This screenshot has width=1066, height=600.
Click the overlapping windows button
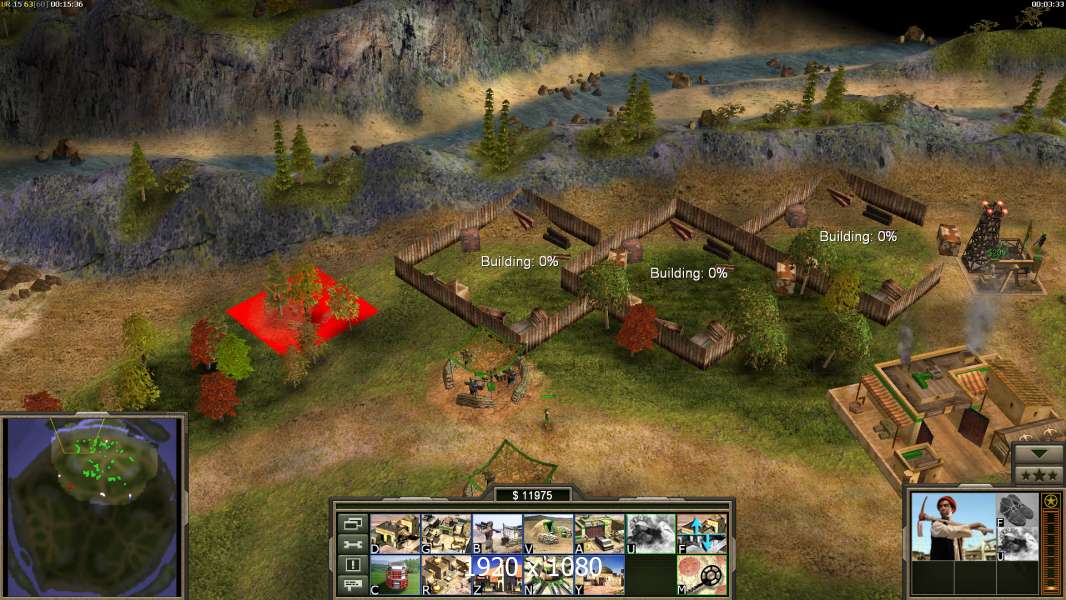pos(352,523)
